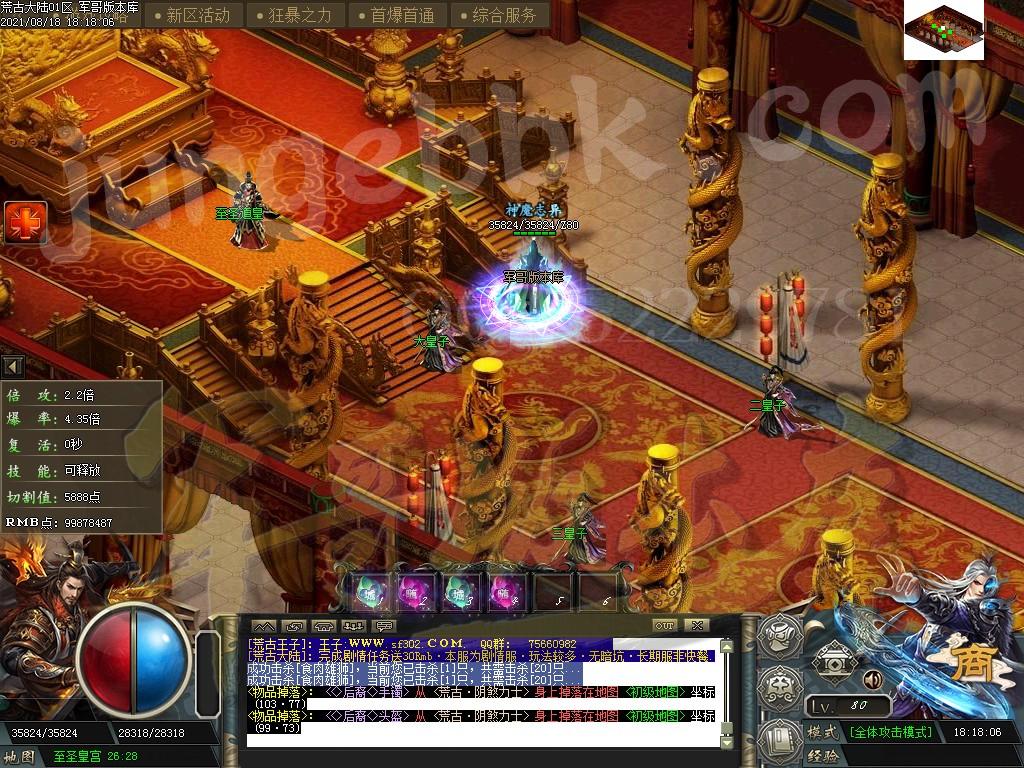Open the 综合服务 menu
The width and height of the screenshot is (1024, 768).
click(497, 15)
